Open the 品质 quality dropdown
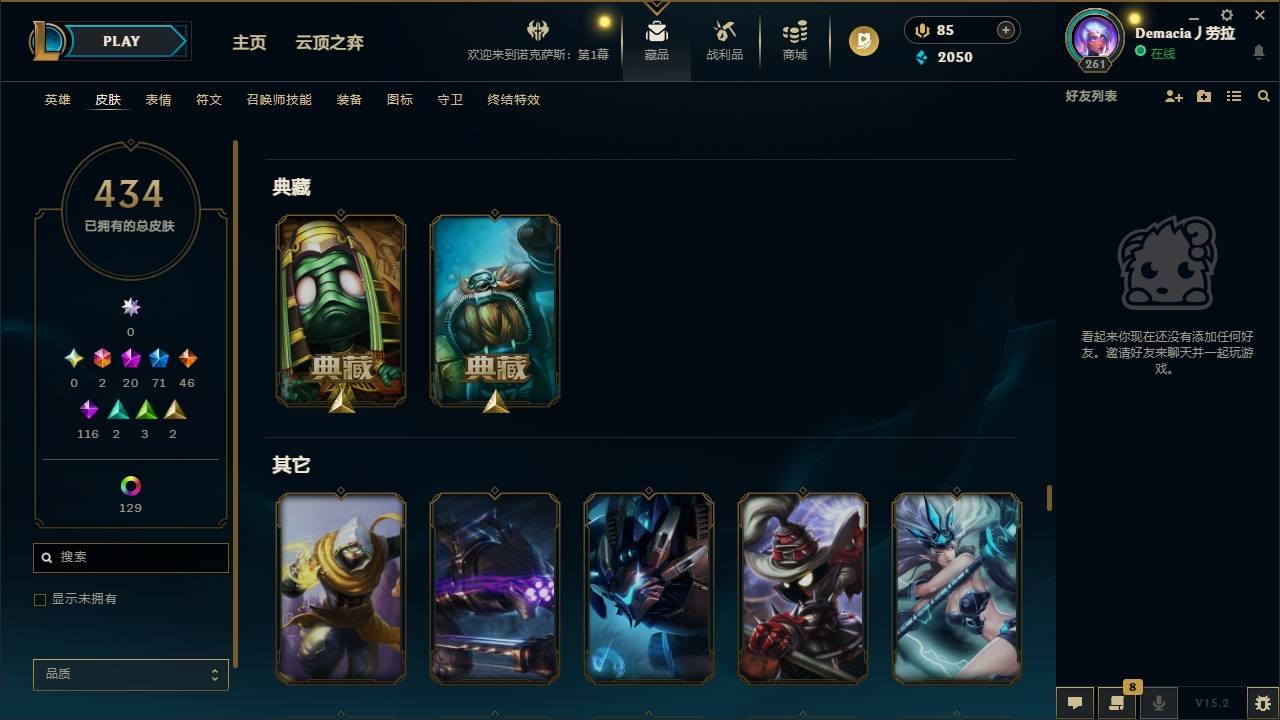 (130, 674)
